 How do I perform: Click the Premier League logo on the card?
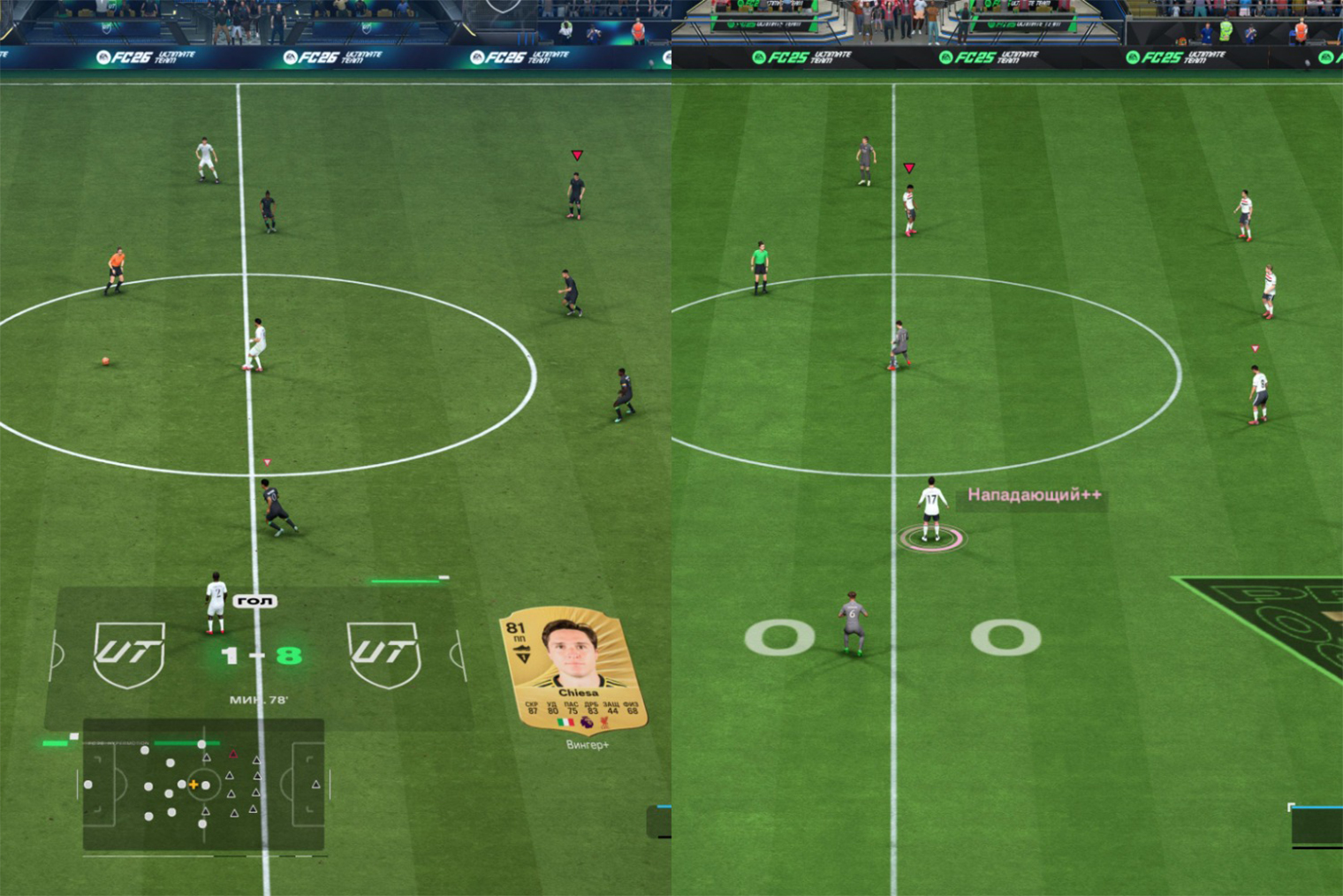tap(587, 723)
